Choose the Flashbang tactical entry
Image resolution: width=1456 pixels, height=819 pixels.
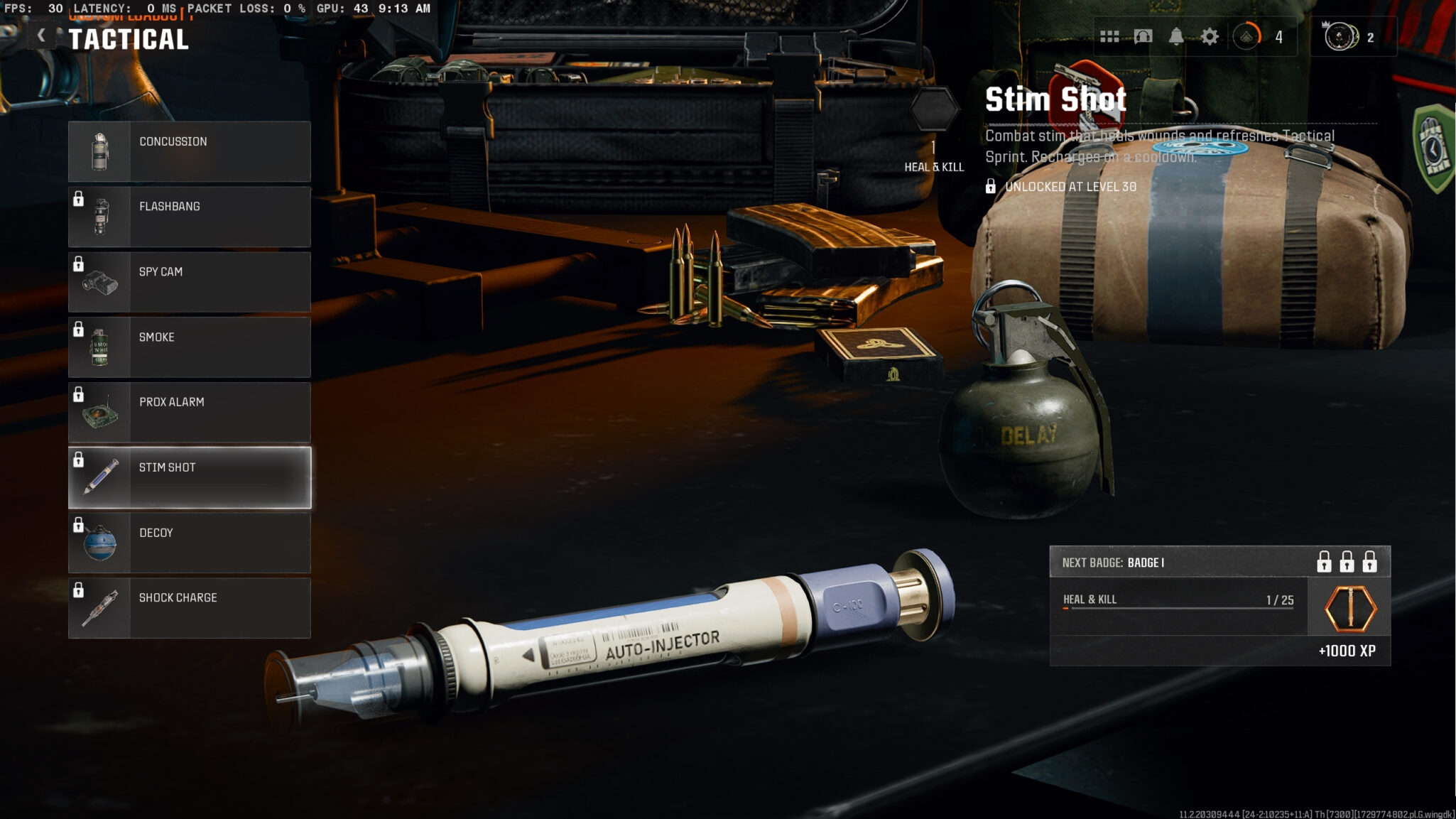coord(189,217)
